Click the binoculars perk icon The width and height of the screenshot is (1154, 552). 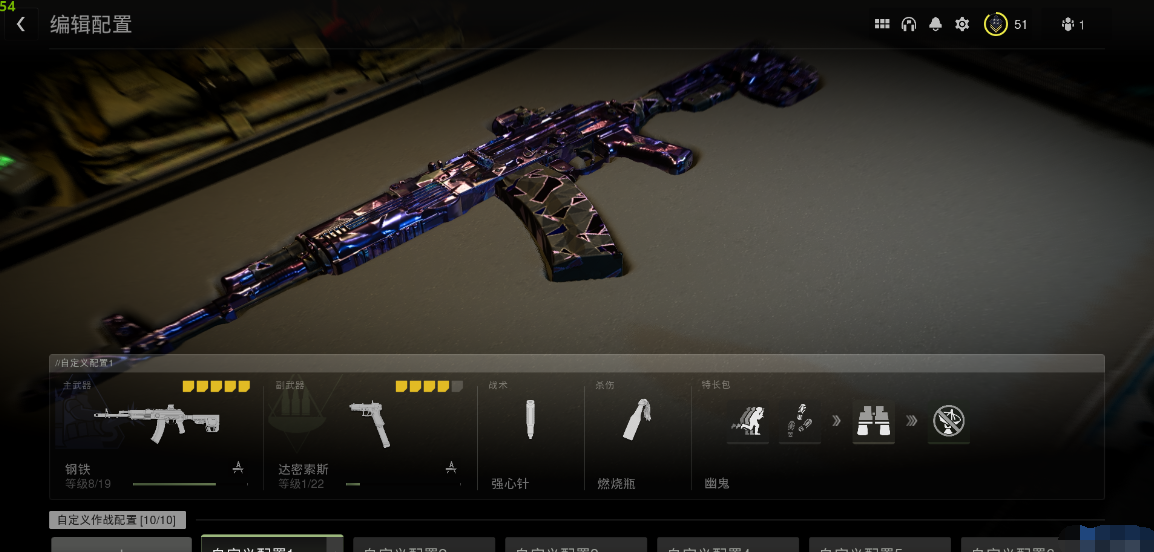point(873,421)
